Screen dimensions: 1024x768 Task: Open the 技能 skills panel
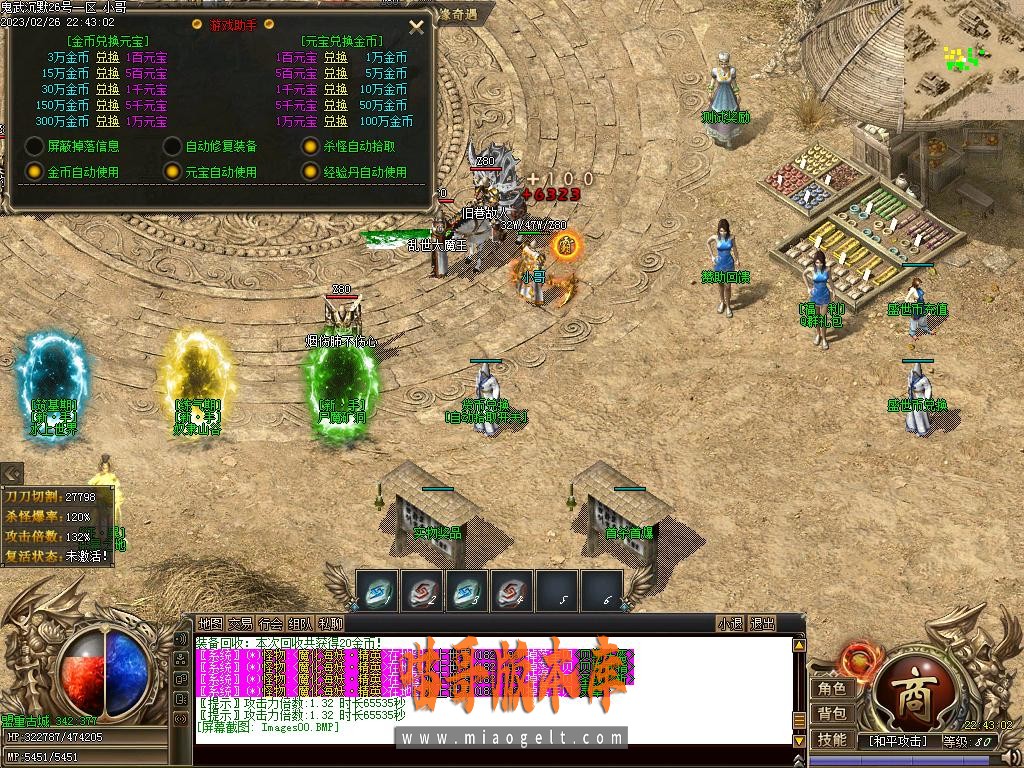(x=832, y=739)
